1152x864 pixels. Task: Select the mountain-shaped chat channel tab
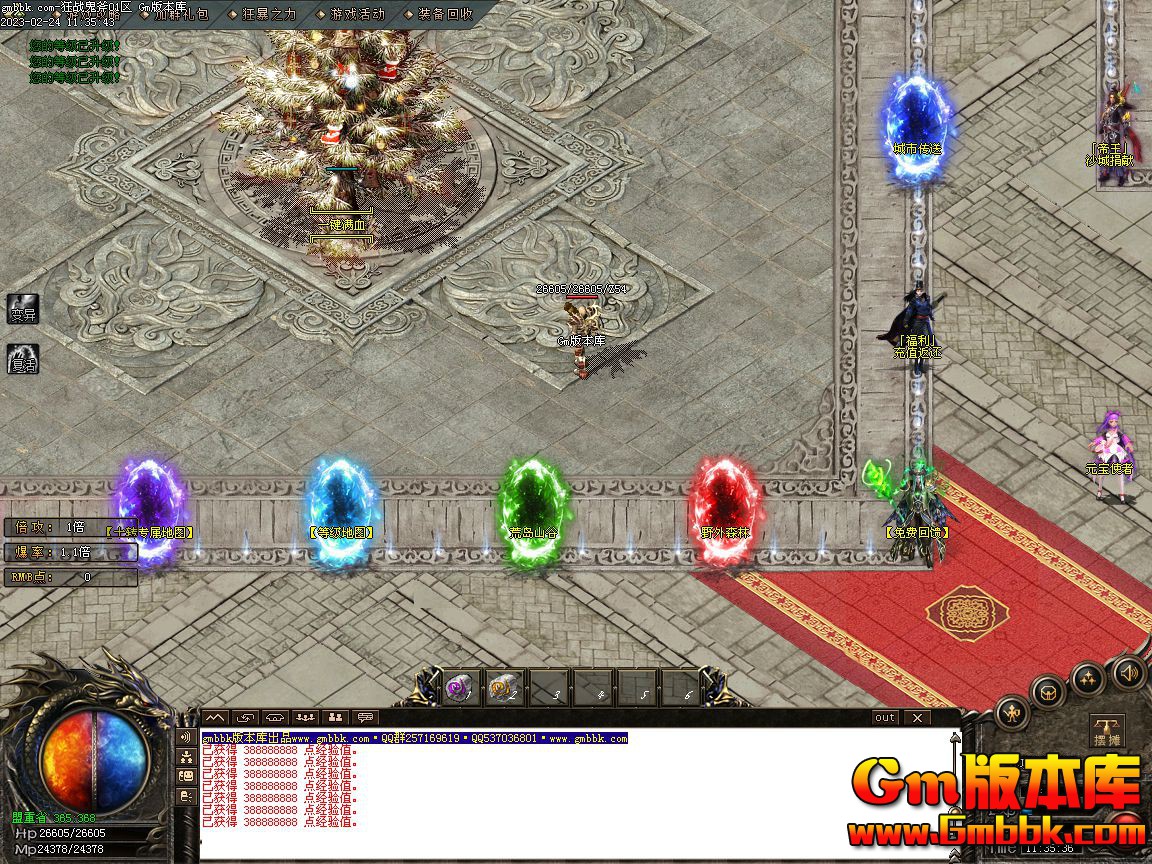pyautogui.click(x=216, y=717)
